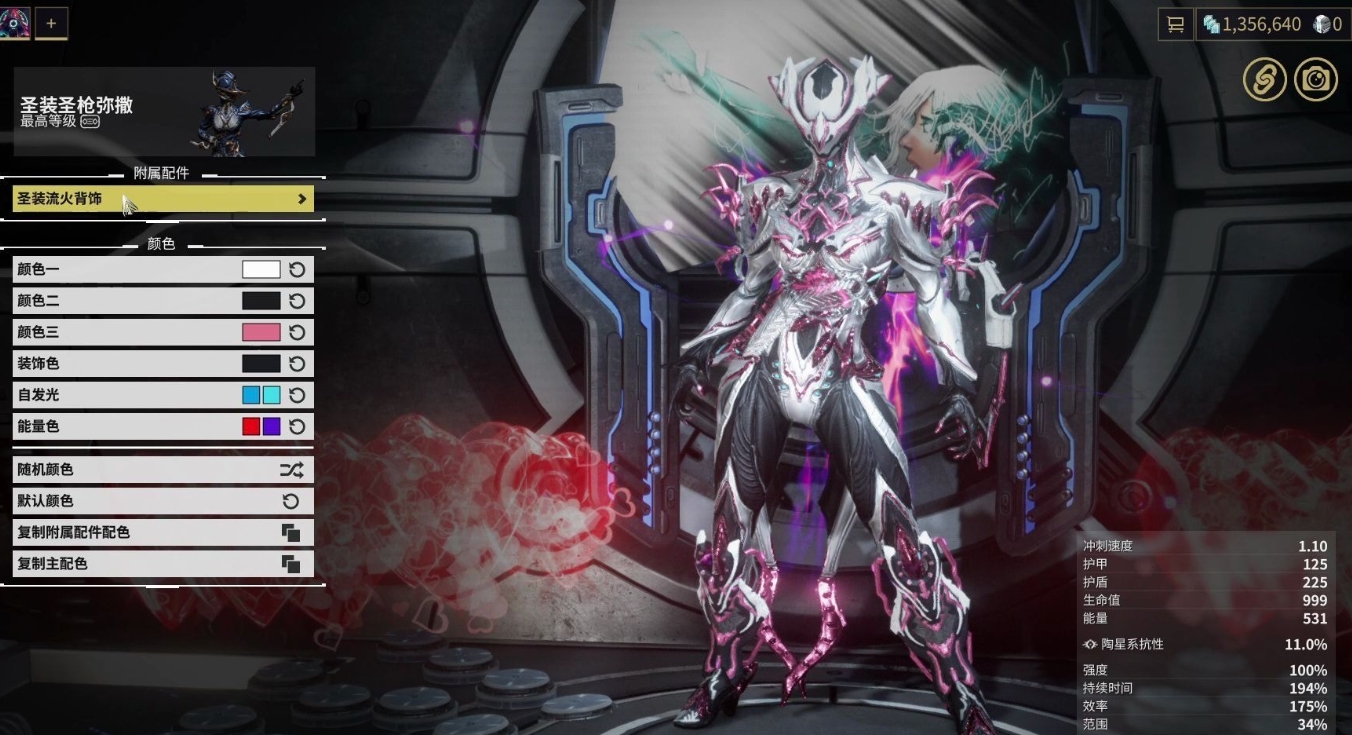
Task: Reset 装饰色 using its reset arrow
Action: [x=296, y=363]
